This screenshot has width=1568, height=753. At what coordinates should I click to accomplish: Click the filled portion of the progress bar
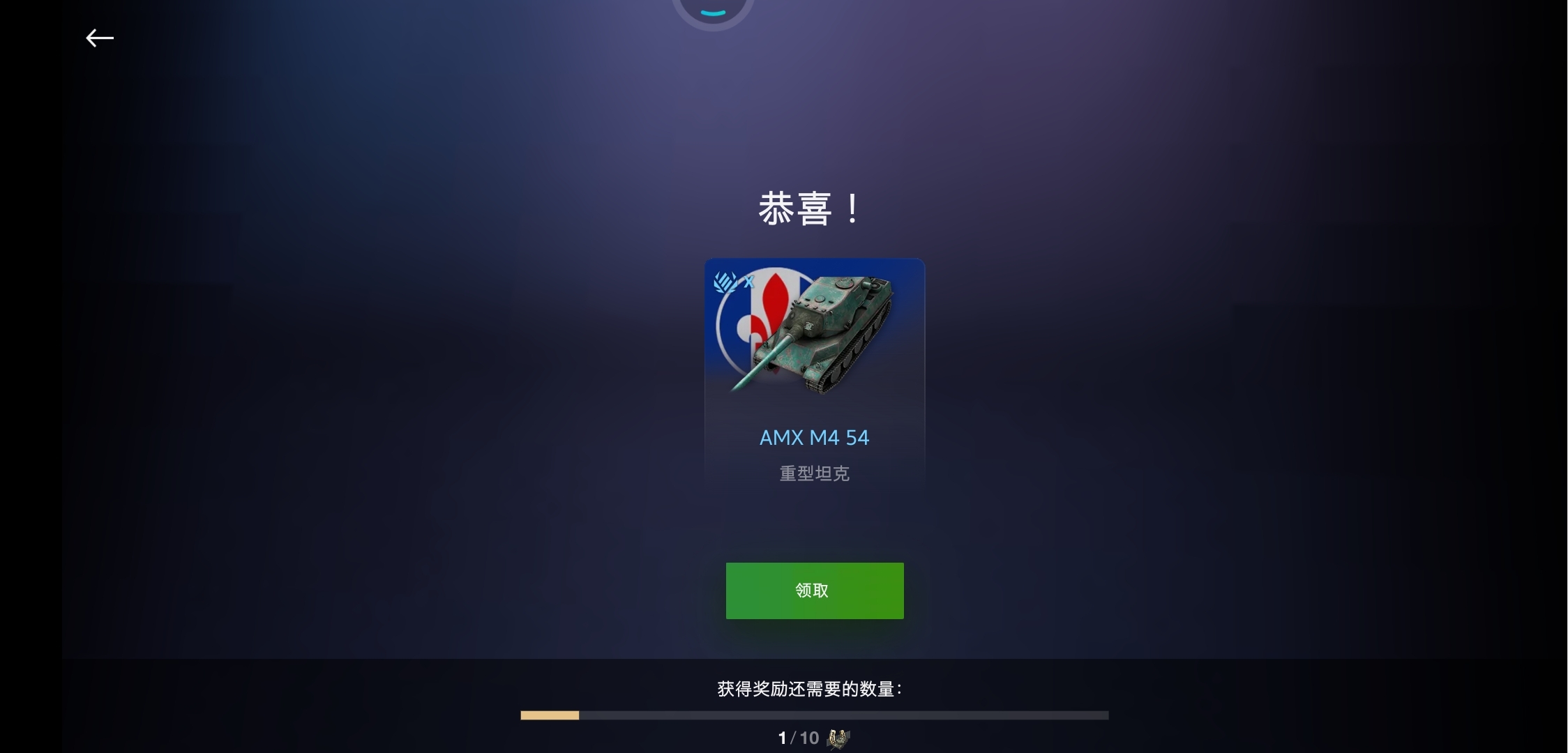tap(550, 714)
